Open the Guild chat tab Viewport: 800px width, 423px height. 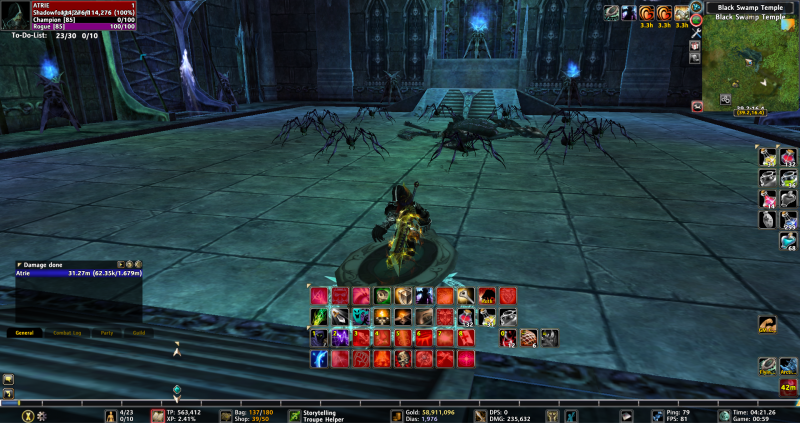pos(138,332)
